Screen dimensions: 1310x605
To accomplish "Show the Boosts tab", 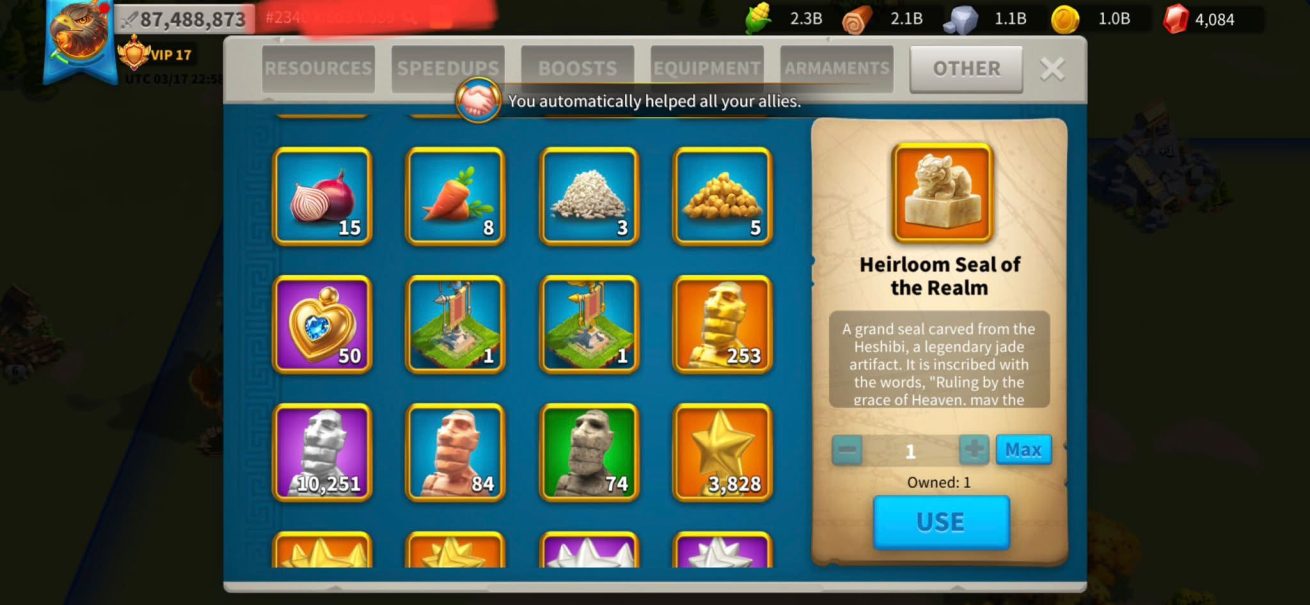I will [x=577, y=69].
